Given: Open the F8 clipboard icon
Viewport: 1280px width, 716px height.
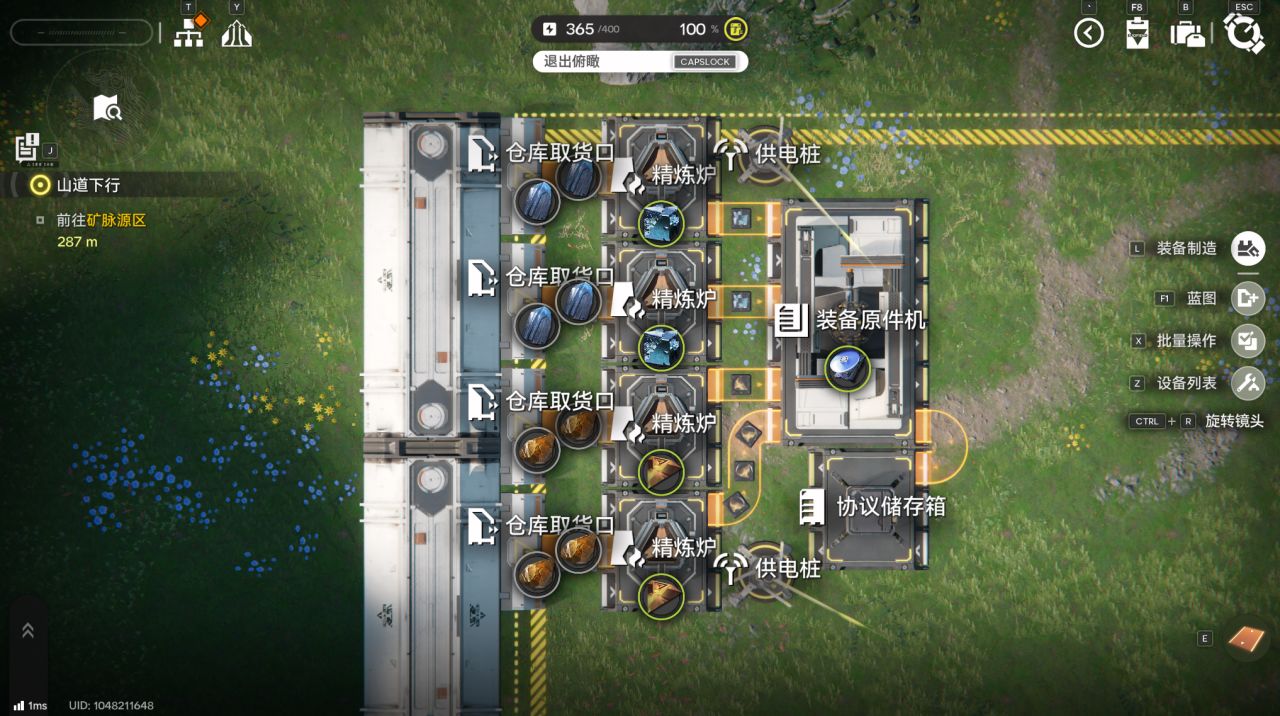Looking at the screenshot, I should [1136, 34].
